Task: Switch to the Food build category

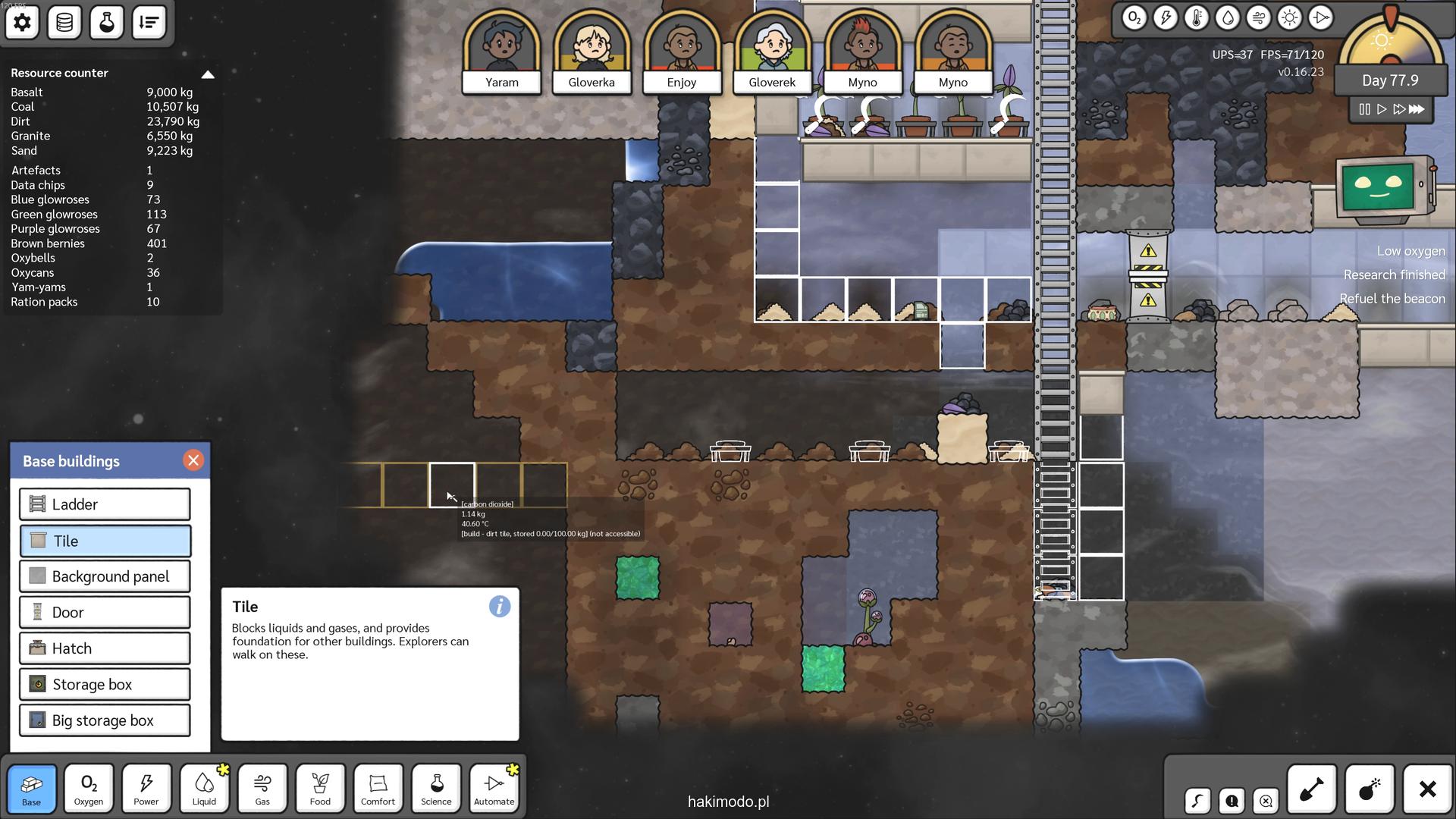Action: [x=320, y=789]
